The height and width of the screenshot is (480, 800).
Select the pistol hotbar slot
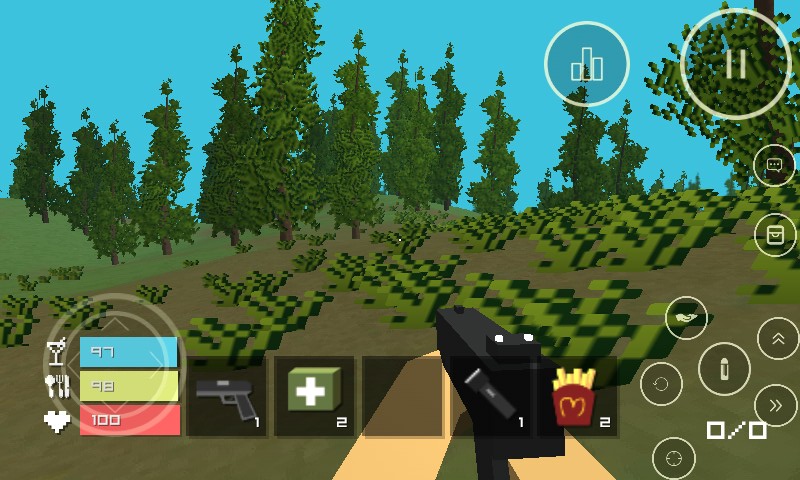pos(227,397)
